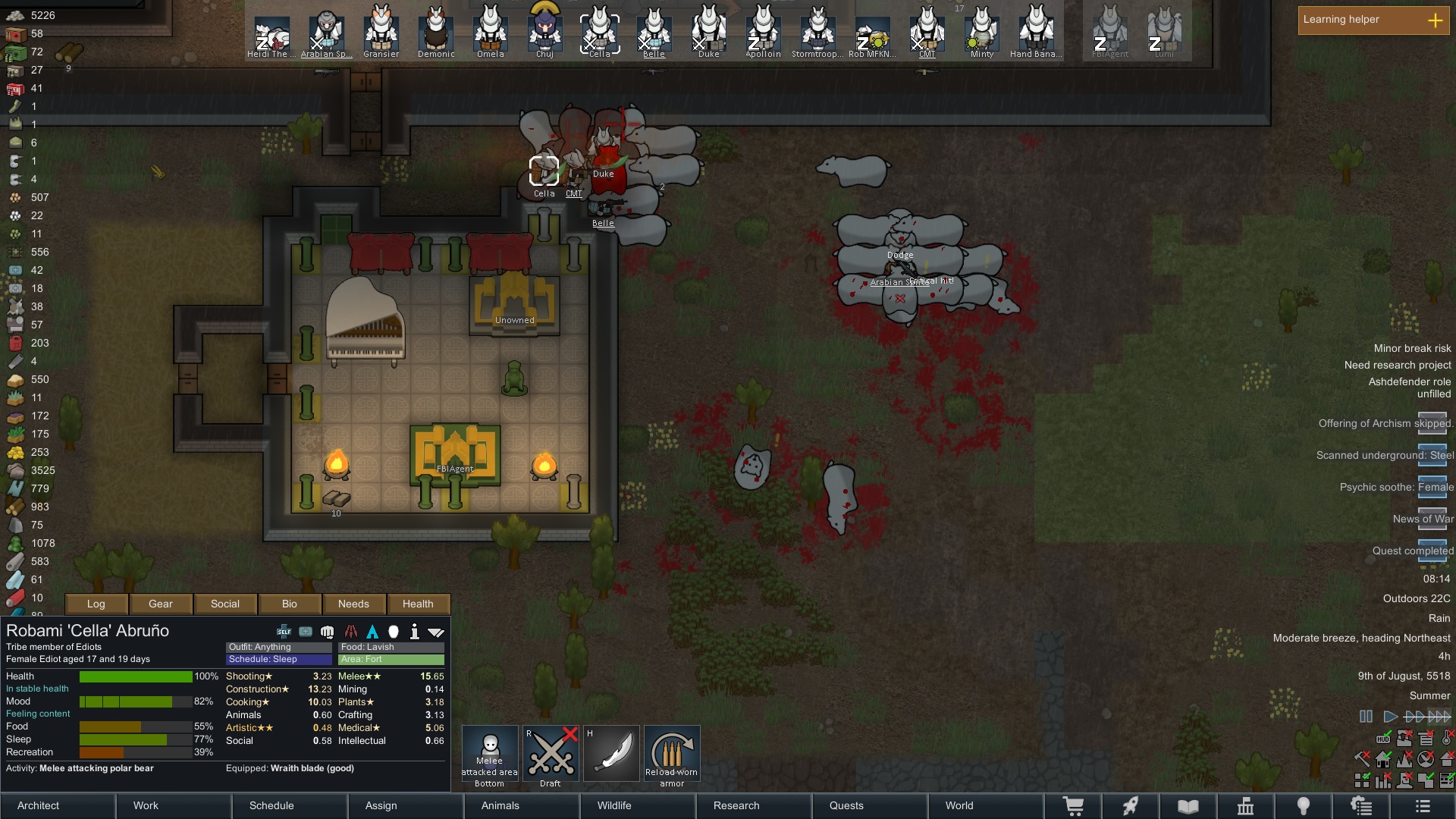Open the Schedule menu
The width and height of the screenshot is (1456, 819).
290,805
